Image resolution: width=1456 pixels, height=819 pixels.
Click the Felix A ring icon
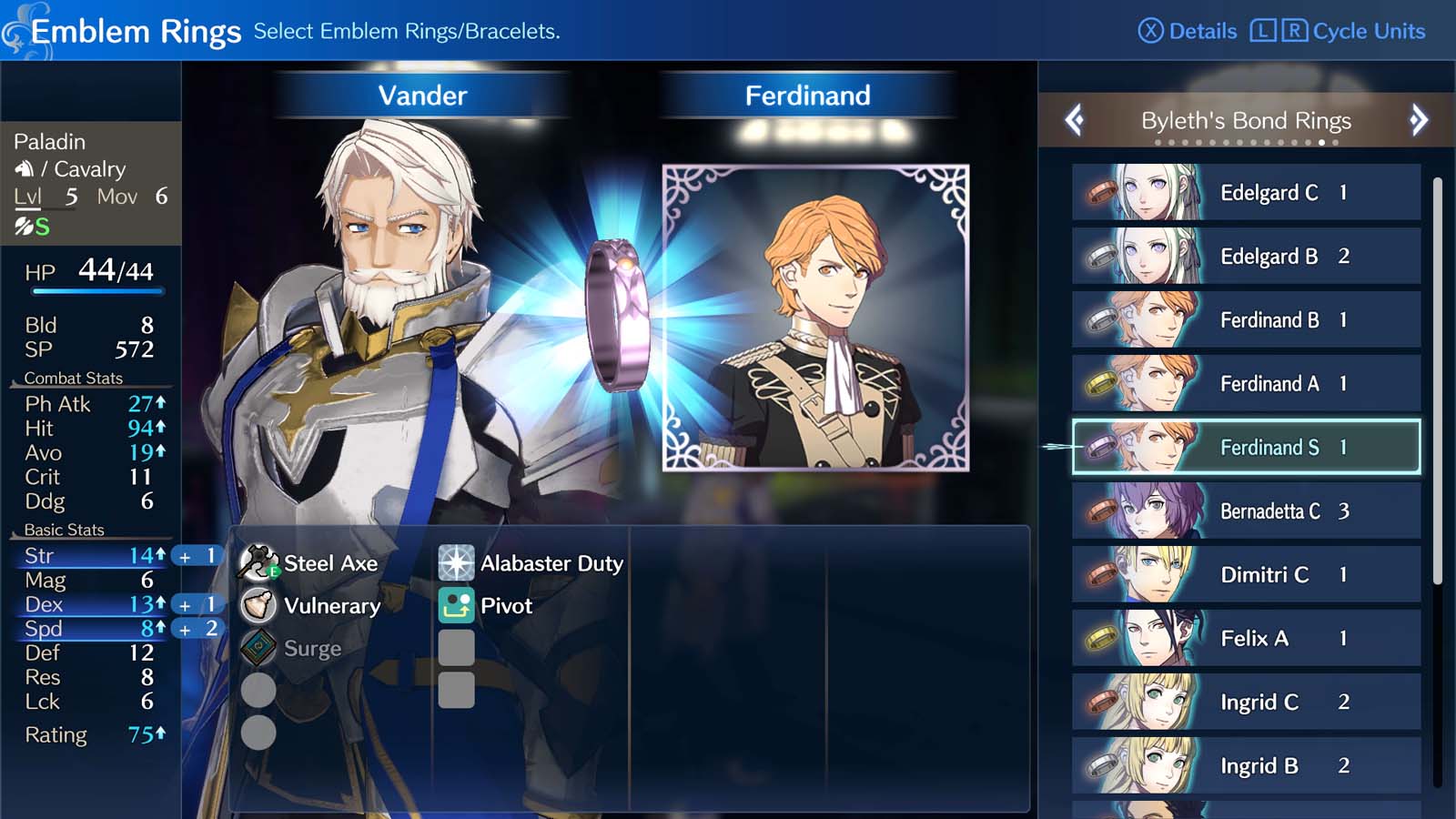(1102, 638)
